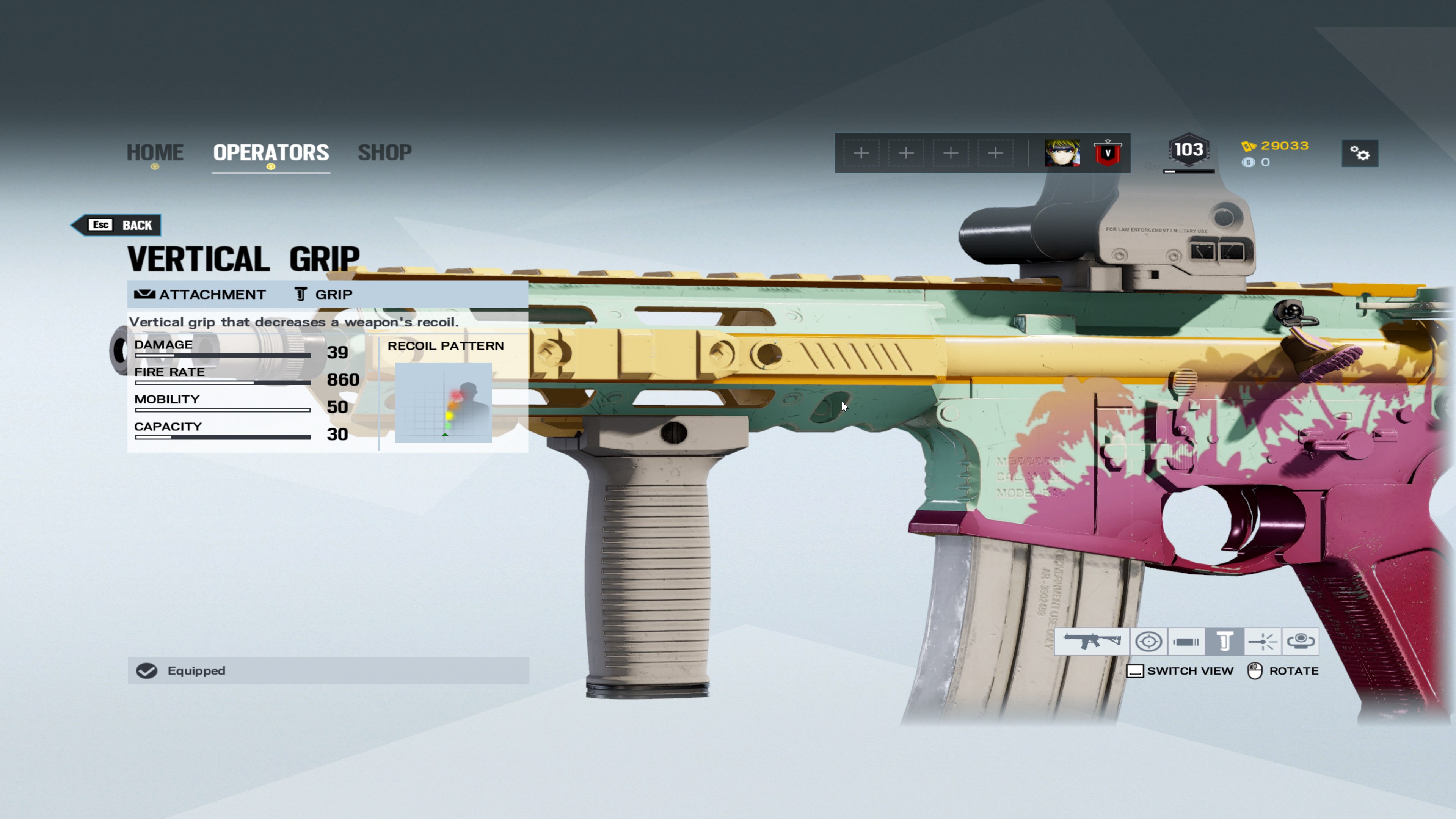Click the Equipped vertical grip row

(x=328, y=670)
